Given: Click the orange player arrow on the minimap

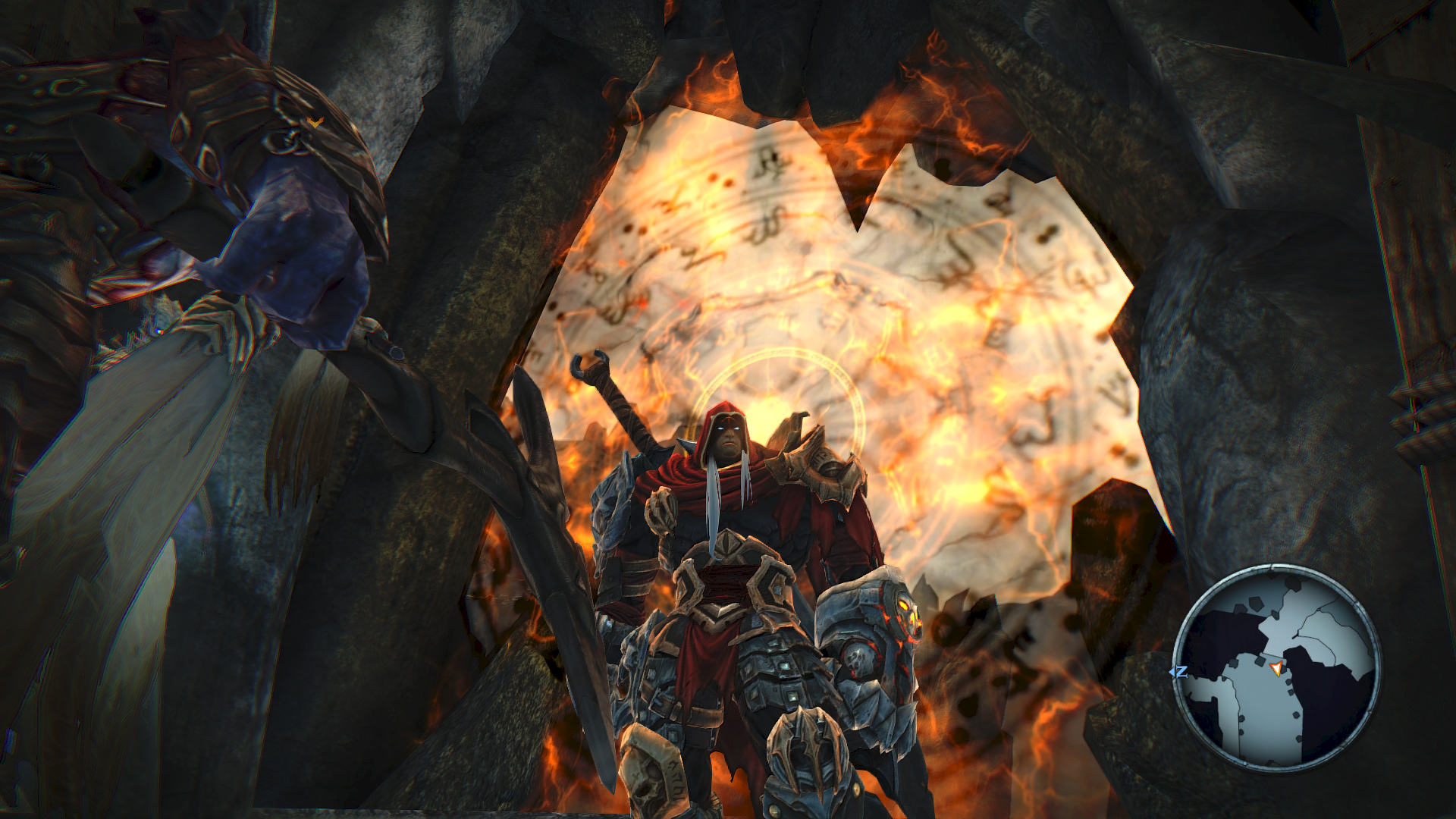Looking at the screenshot, I should 1276,670.
